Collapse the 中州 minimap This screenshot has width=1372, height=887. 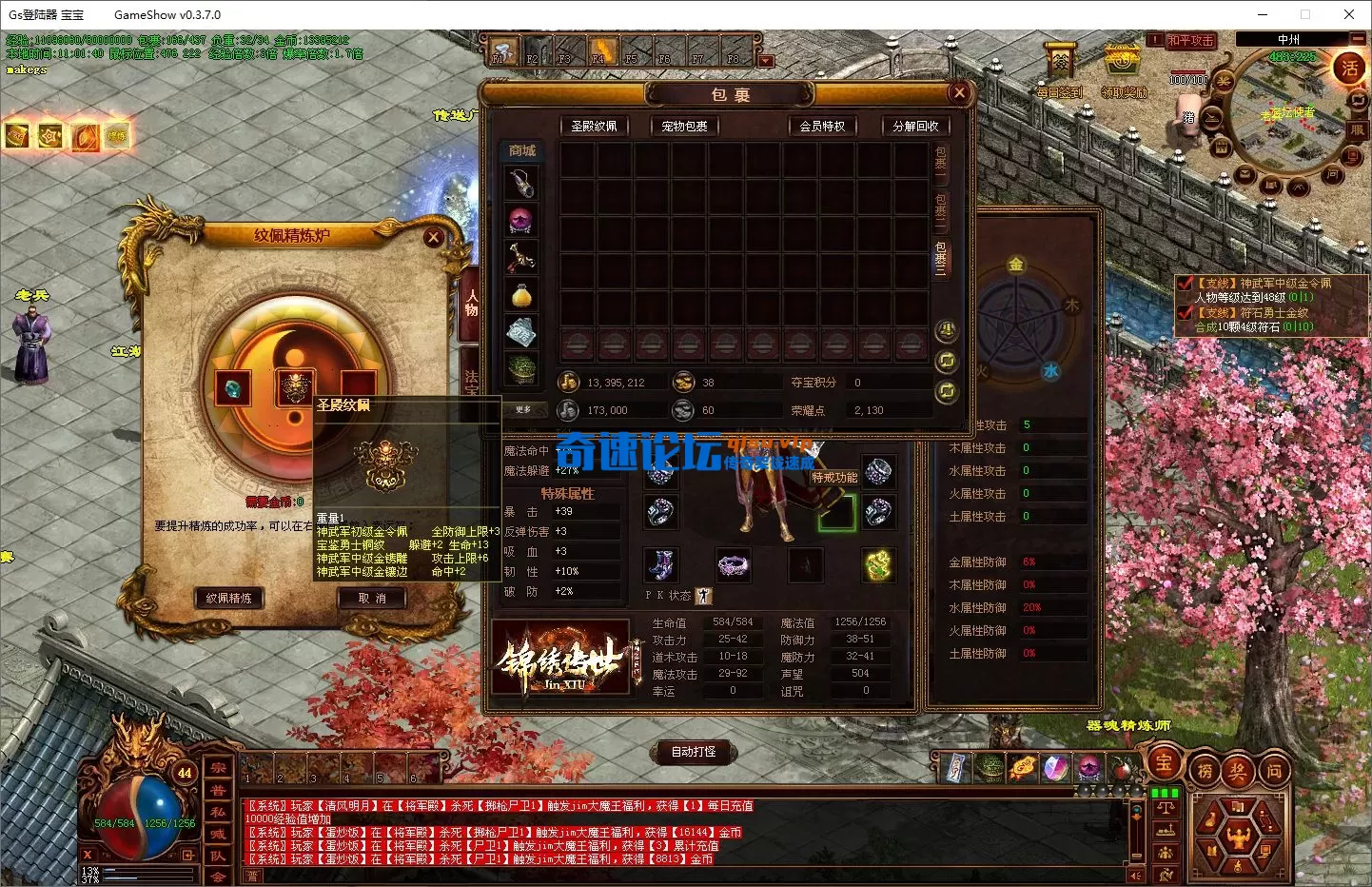(1358, 39)
